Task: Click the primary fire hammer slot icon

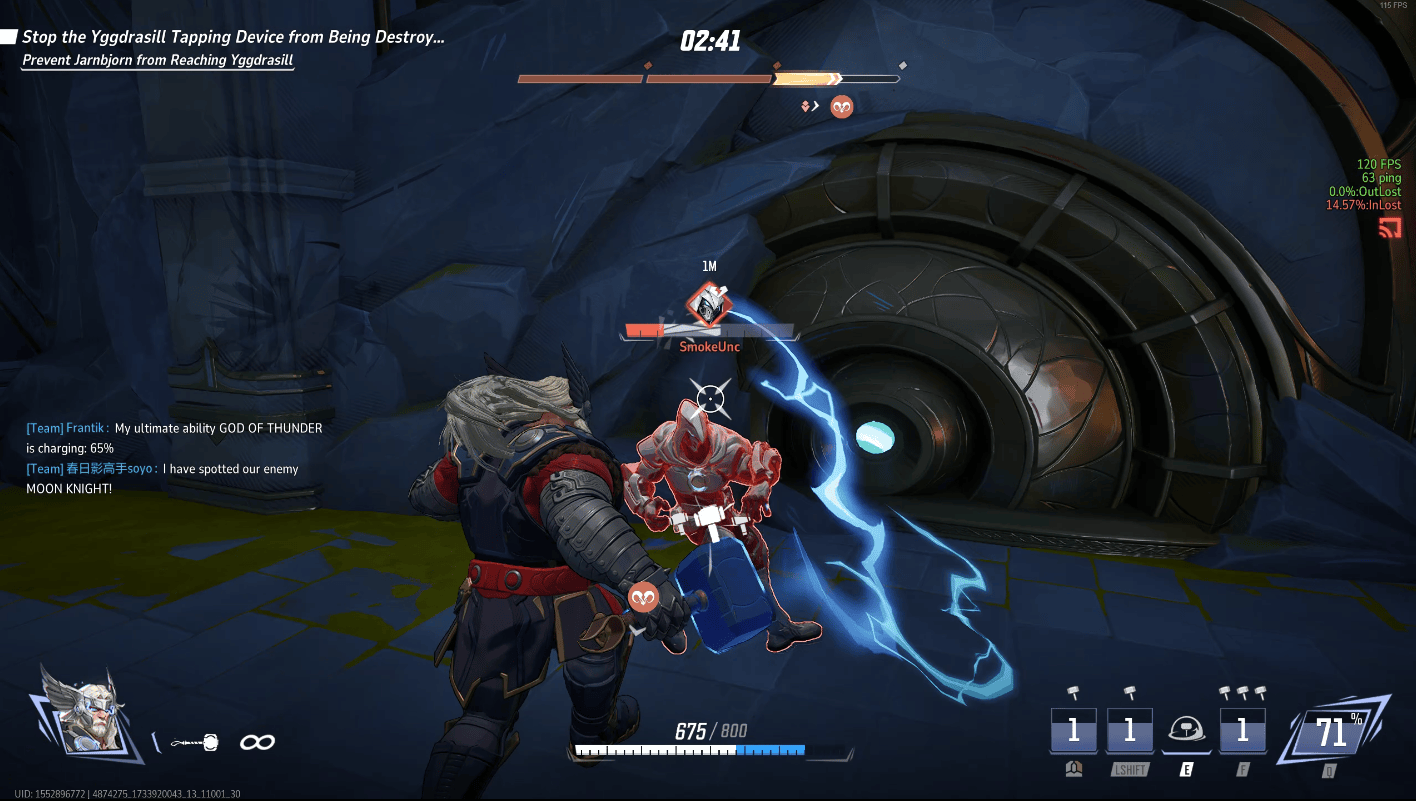Action: click(x=1073, y=731)
